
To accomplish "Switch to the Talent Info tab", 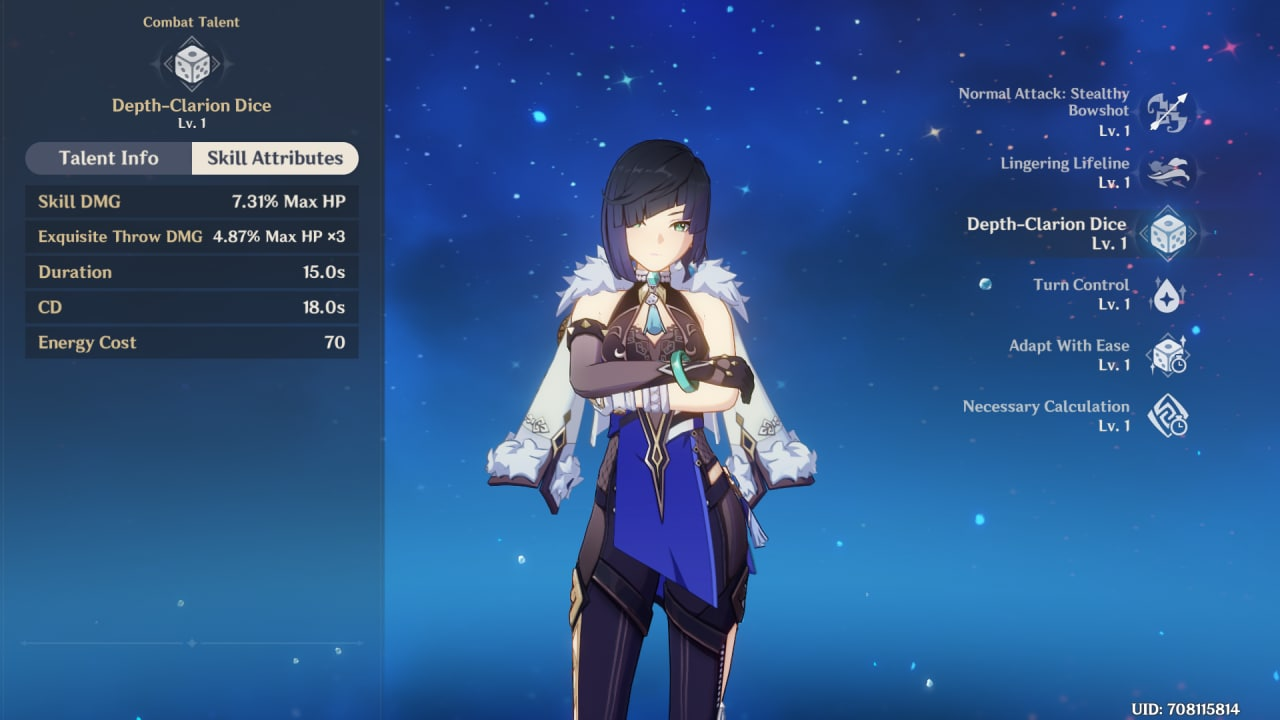I will pos(108,158).
